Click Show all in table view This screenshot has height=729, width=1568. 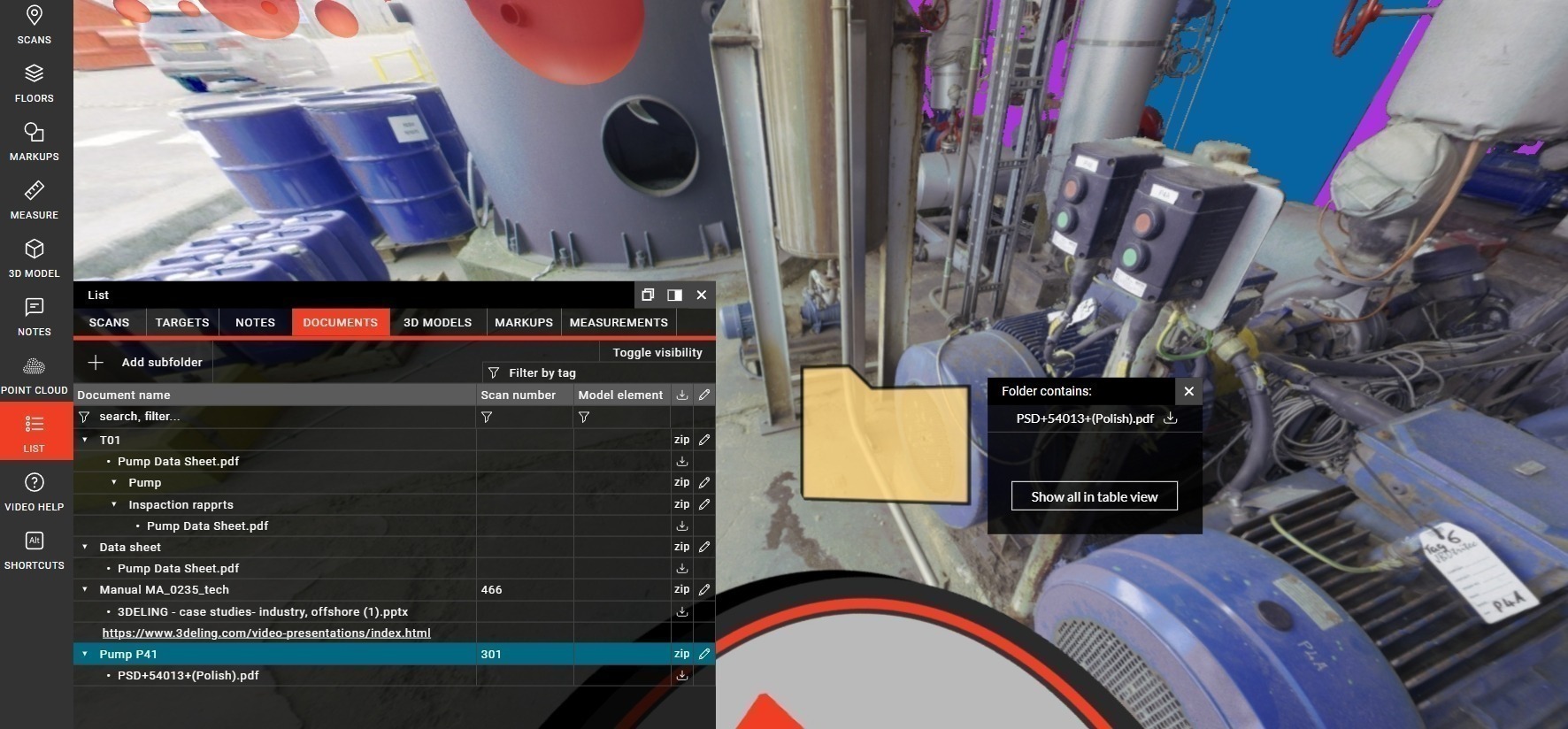(x=1094, y=496)
